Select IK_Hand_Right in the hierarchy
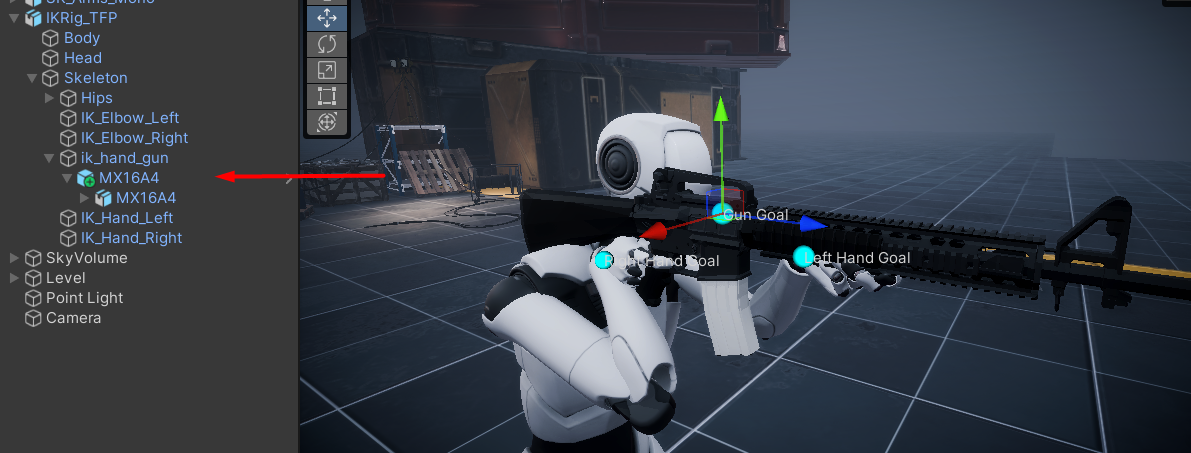The width and height of the screenshot is (1191, 453). click(x=131, y=238)
